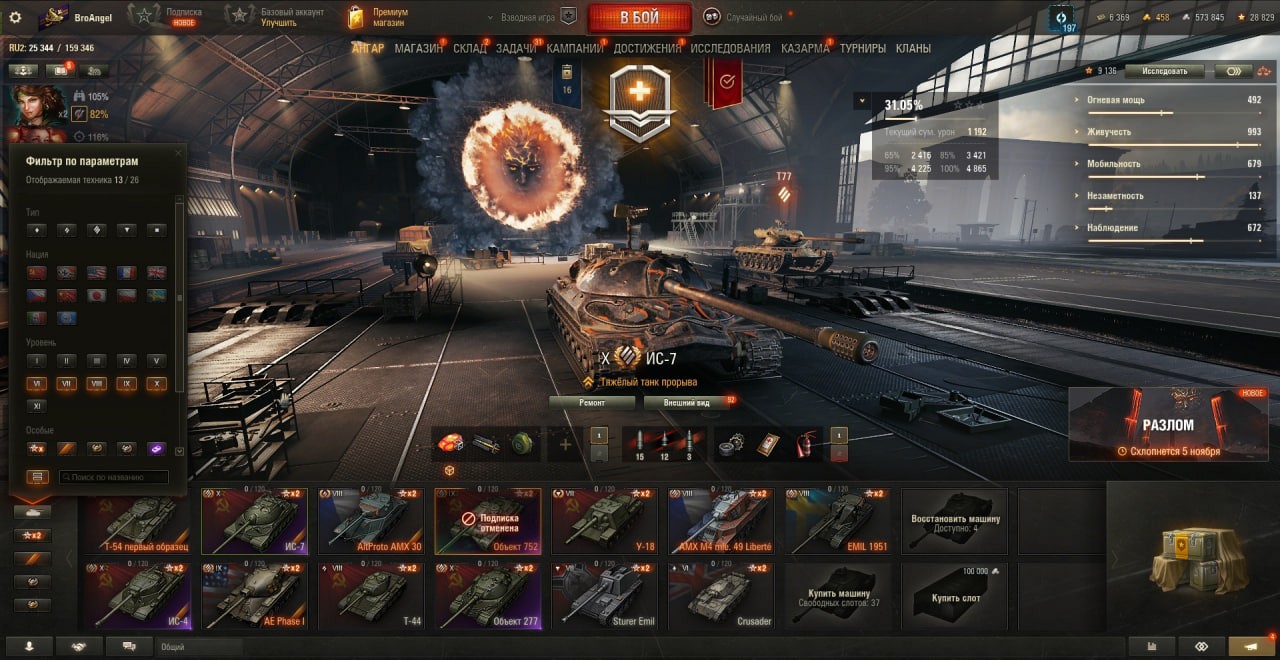This screenshot has width=1280, height=660.
Task: Click the Ремонт button
Action: tap(592, 403)
